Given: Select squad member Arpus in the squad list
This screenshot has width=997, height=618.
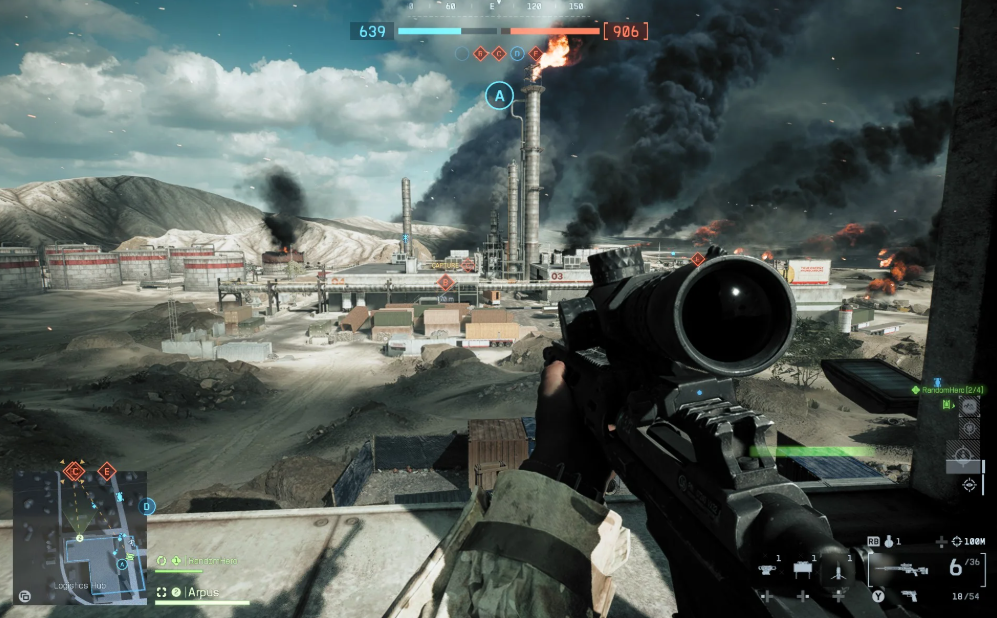Looking at the screenshot, I should click(x=203, y=592).
